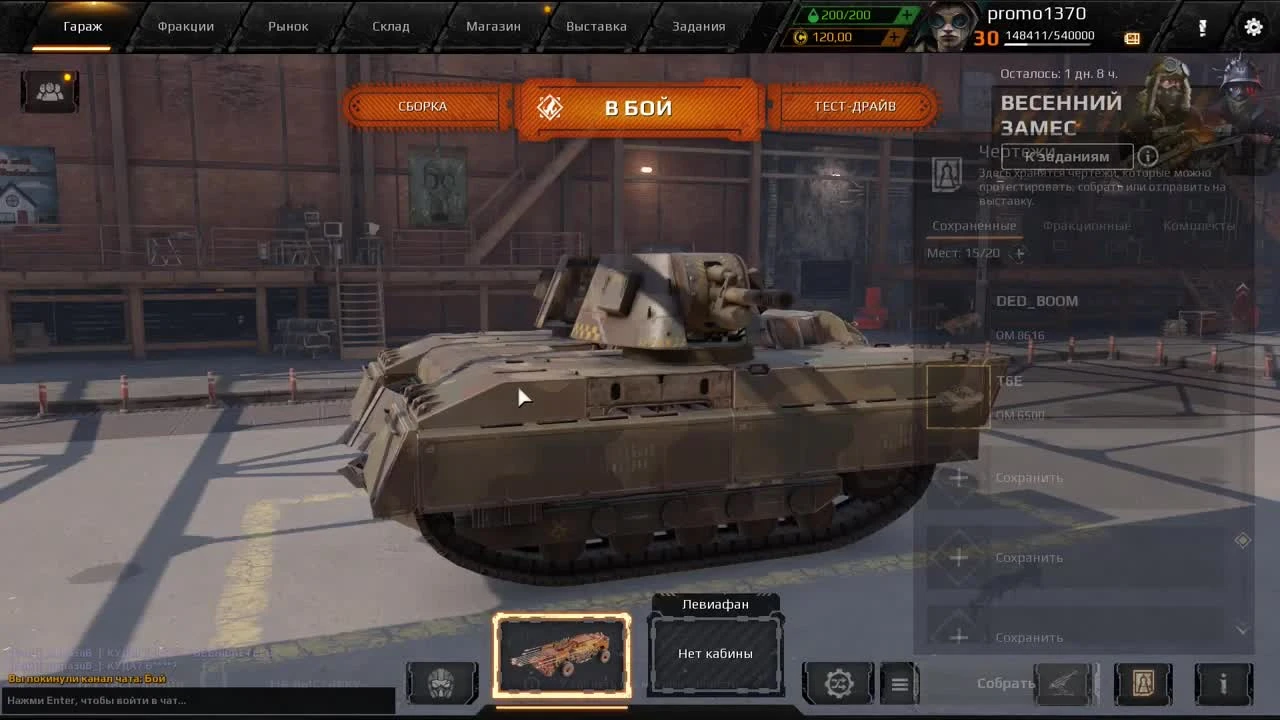Click the info icon in bottom right corner
This screenshot has height=720, width=1280.
tap(1223, 683)
